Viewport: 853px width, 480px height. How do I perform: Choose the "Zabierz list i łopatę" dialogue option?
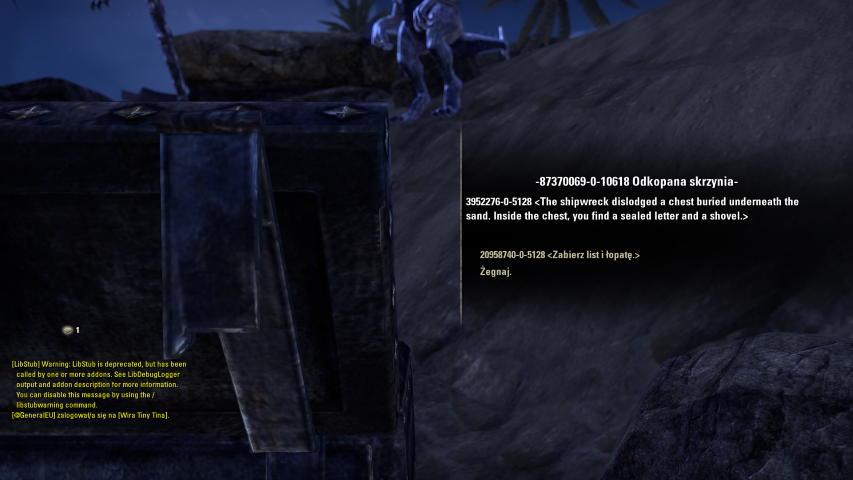click(559, 255)
